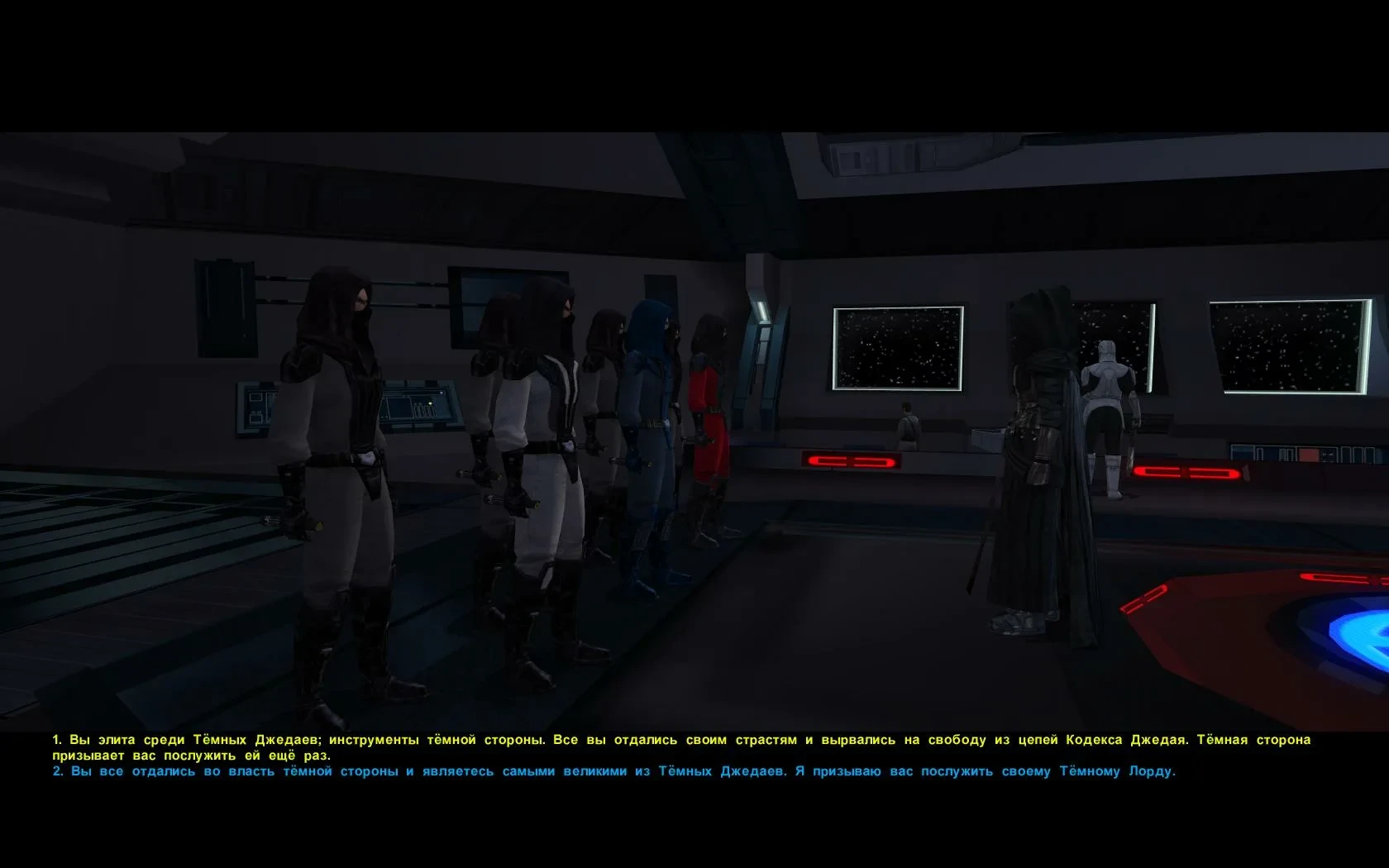The width and height of the screenshot is (1389, 868).
Task: Click the number 1 prefix of the yellow dialogue line
Action: [x=56, y=740]
